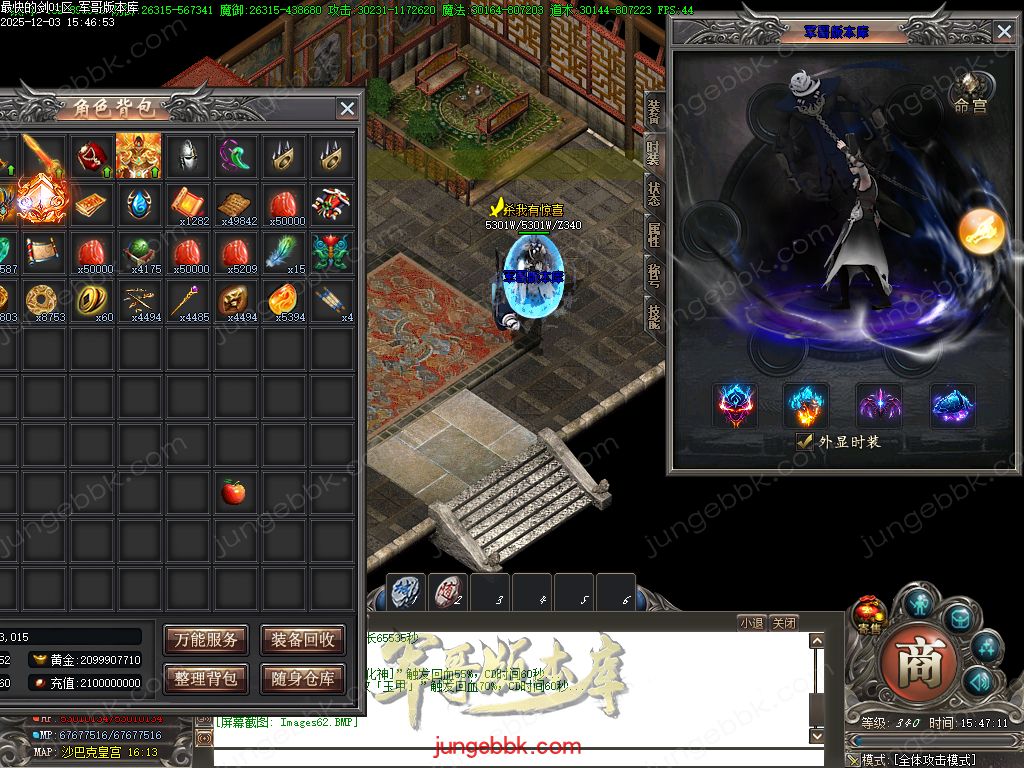This screenshot has height=768, width=1024.
Task: Select the 时装 costume tab
Action: click(x=654, y=153)
